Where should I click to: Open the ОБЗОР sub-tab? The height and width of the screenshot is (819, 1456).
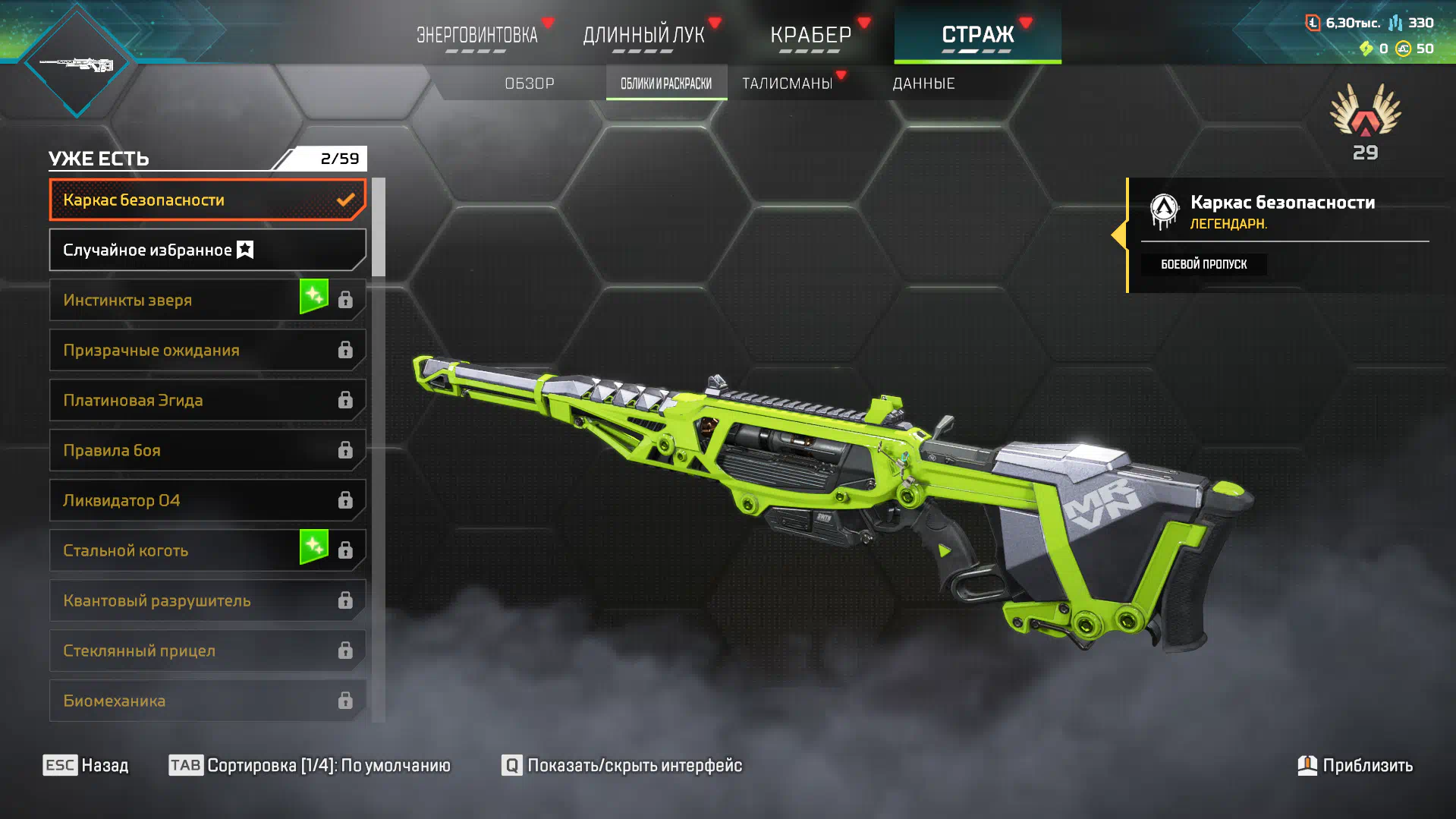click(530, 83)
